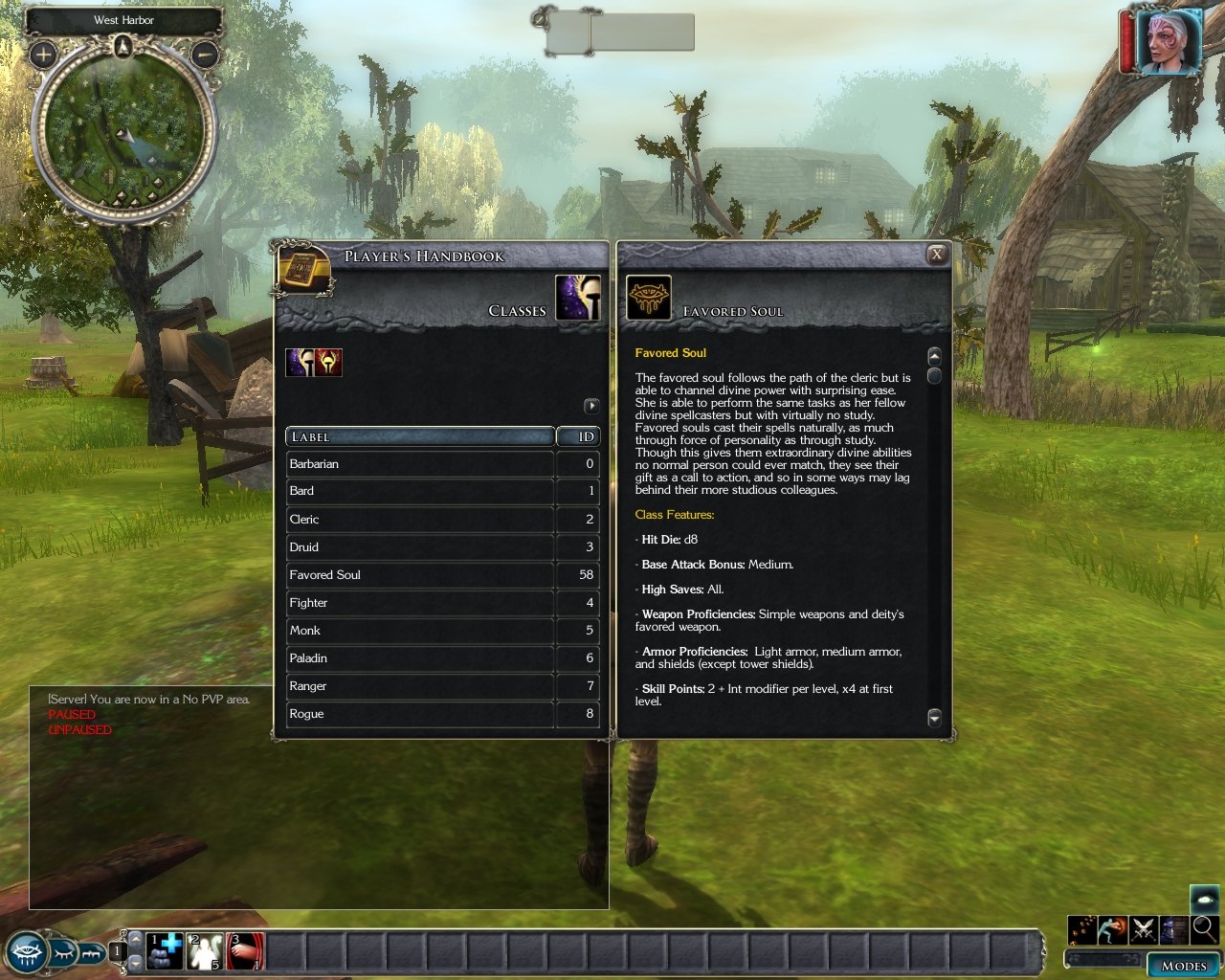Sort the class list by ID column
The image size is (1225, 980).
pos(578,436)
